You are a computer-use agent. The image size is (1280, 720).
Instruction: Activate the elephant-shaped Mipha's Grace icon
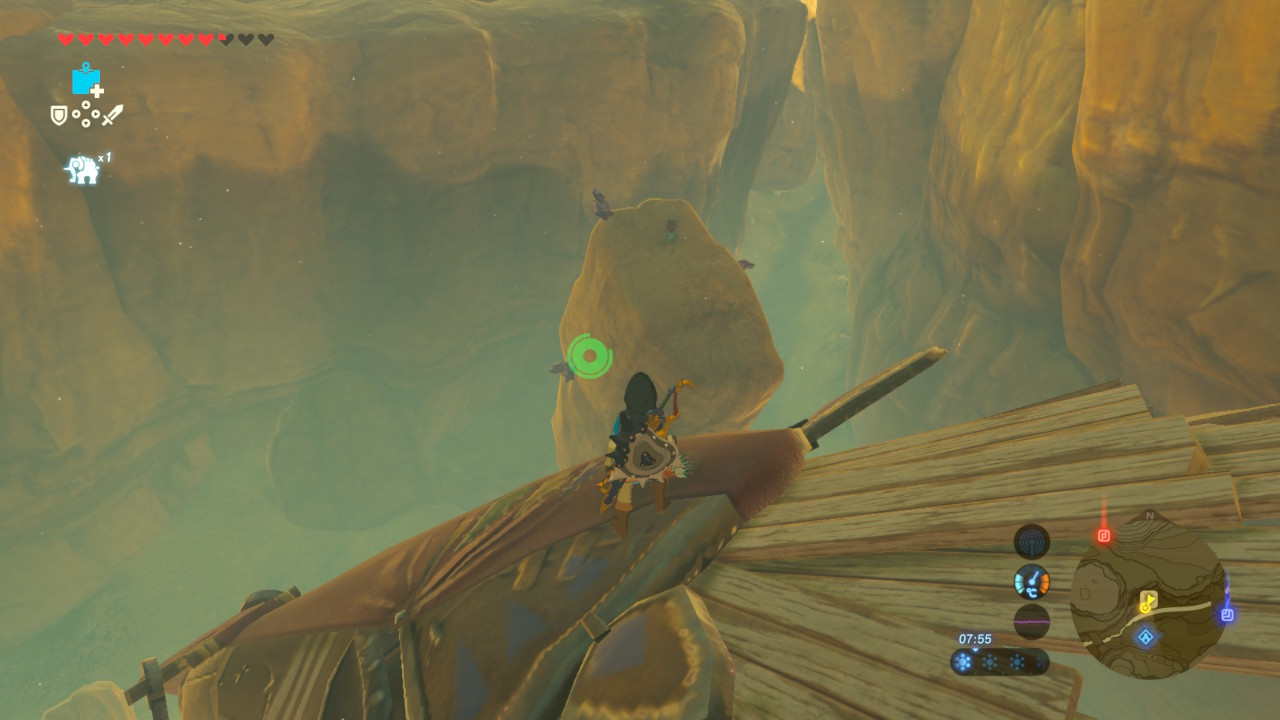(83, 169)
